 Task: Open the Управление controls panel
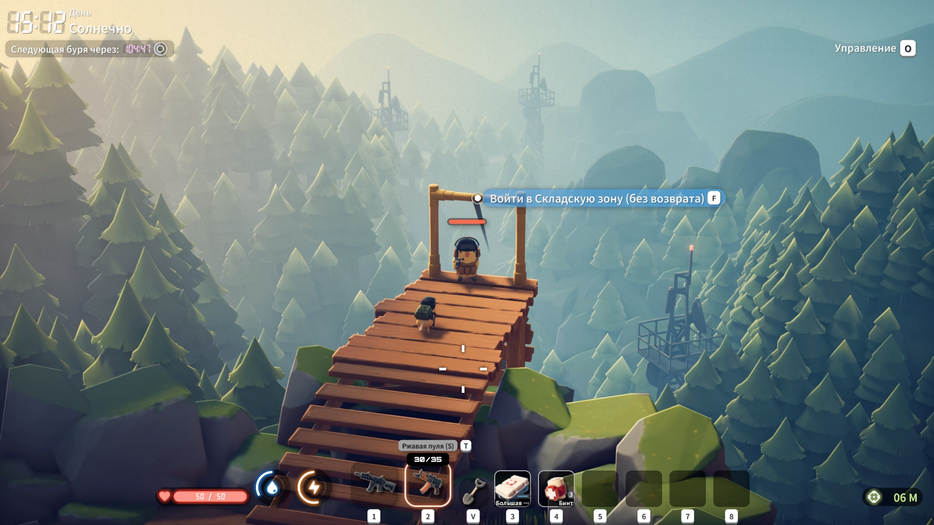pyautogui.click(x=875, y=48)
